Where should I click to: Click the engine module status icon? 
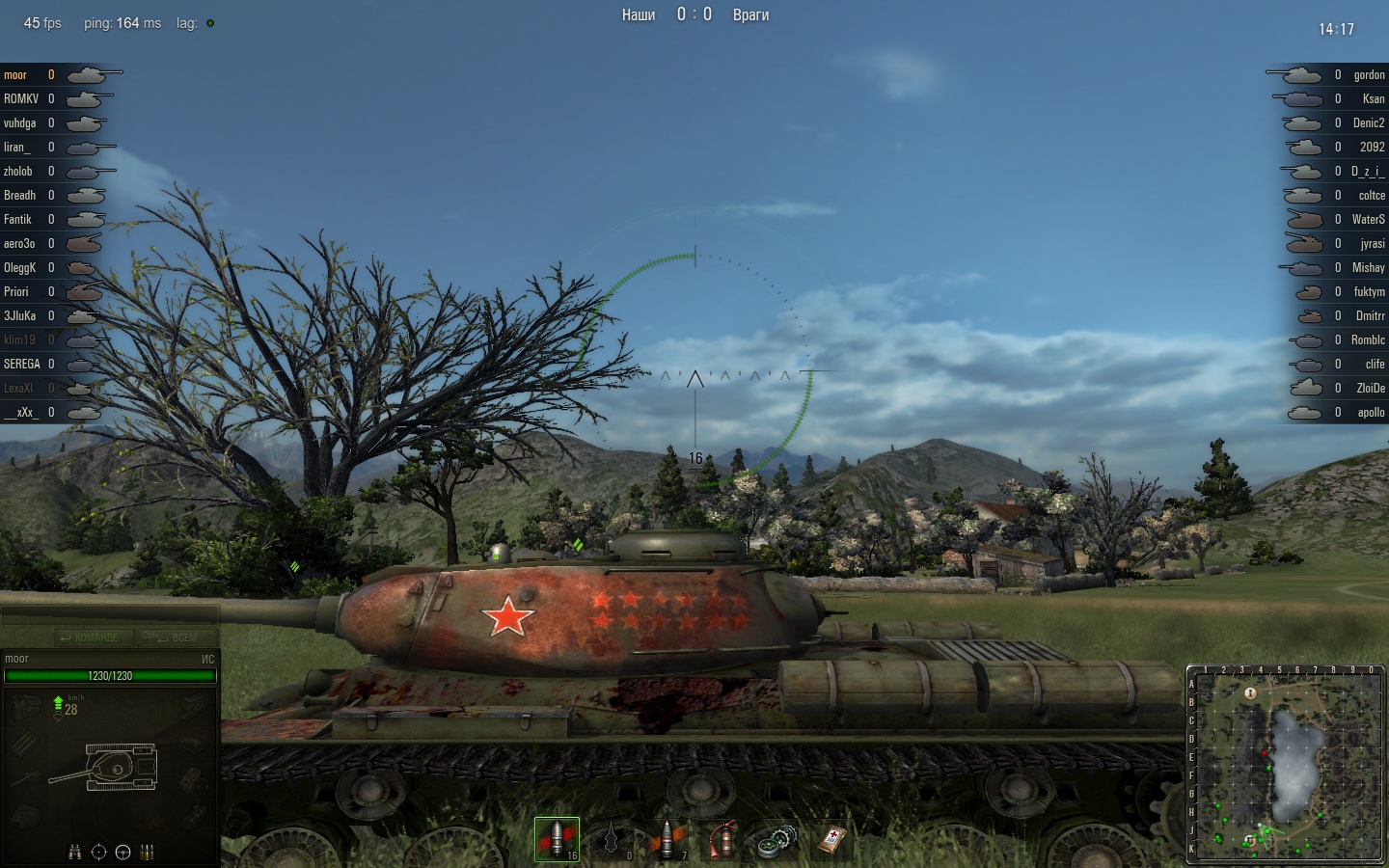point(26,707)
